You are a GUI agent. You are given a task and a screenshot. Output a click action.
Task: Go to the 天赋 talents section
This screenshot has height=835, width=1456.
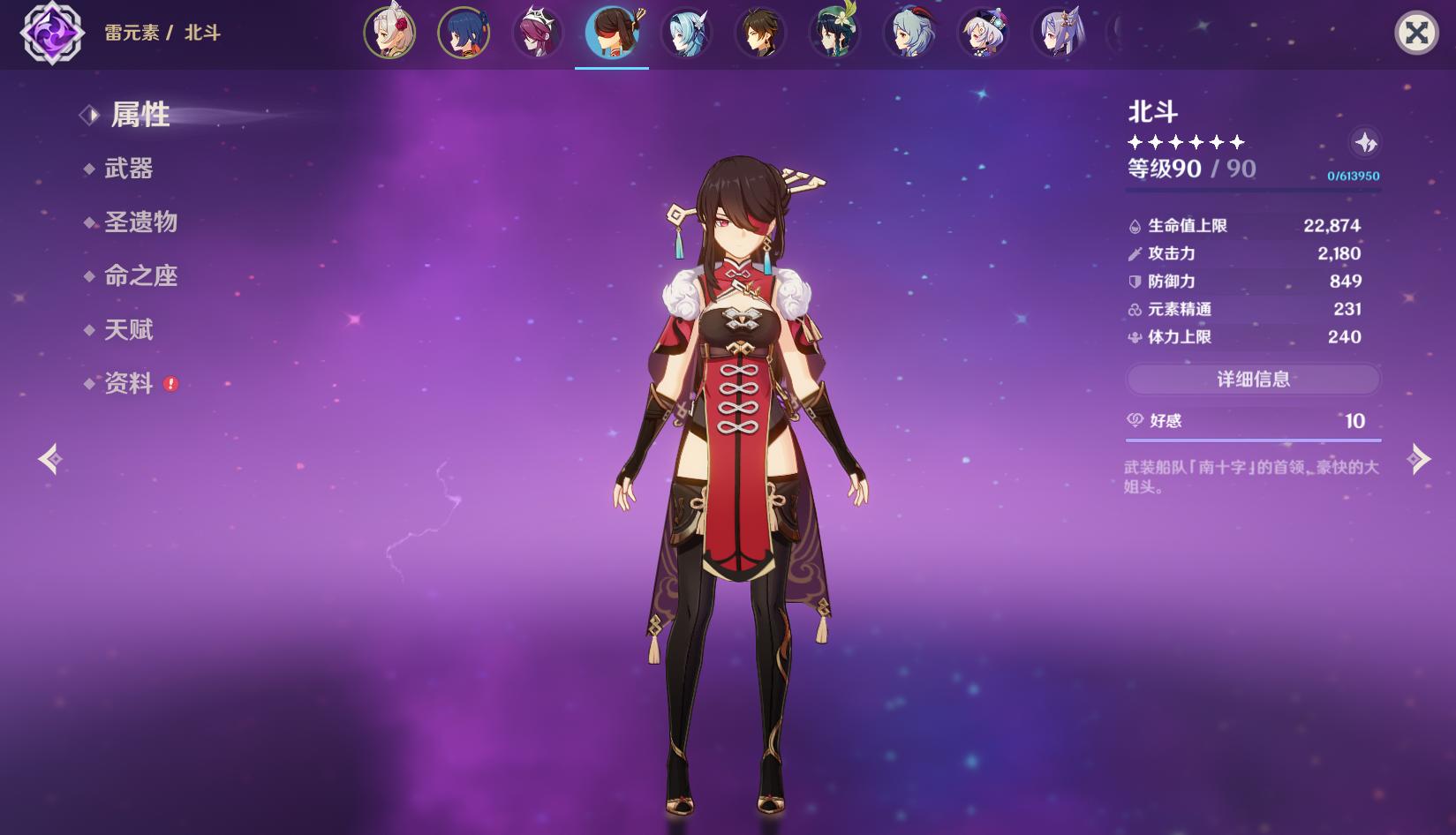click(x=129, y=330)
